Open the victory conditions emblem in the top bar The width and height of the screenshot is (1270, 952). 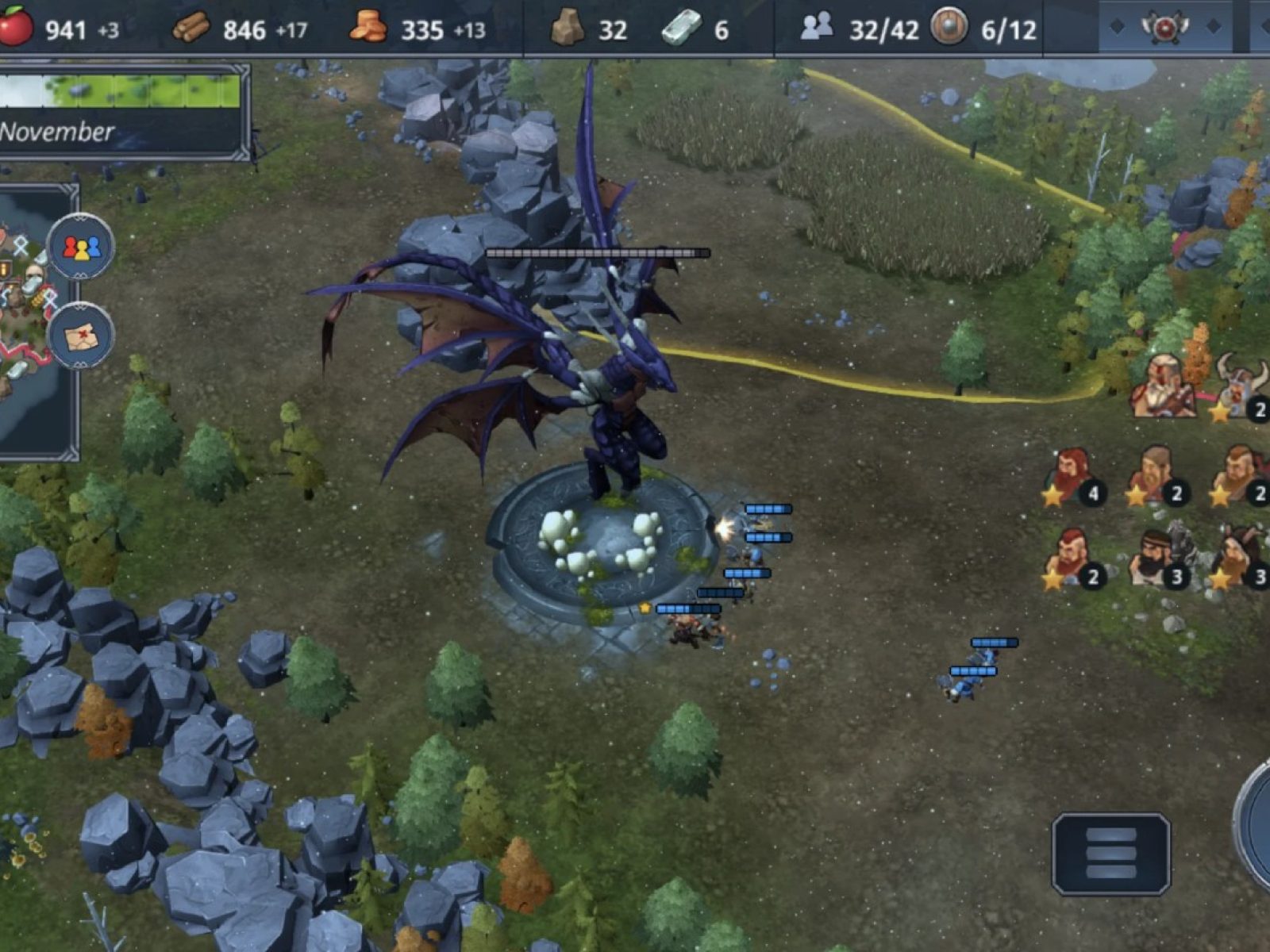[1164, 28]
